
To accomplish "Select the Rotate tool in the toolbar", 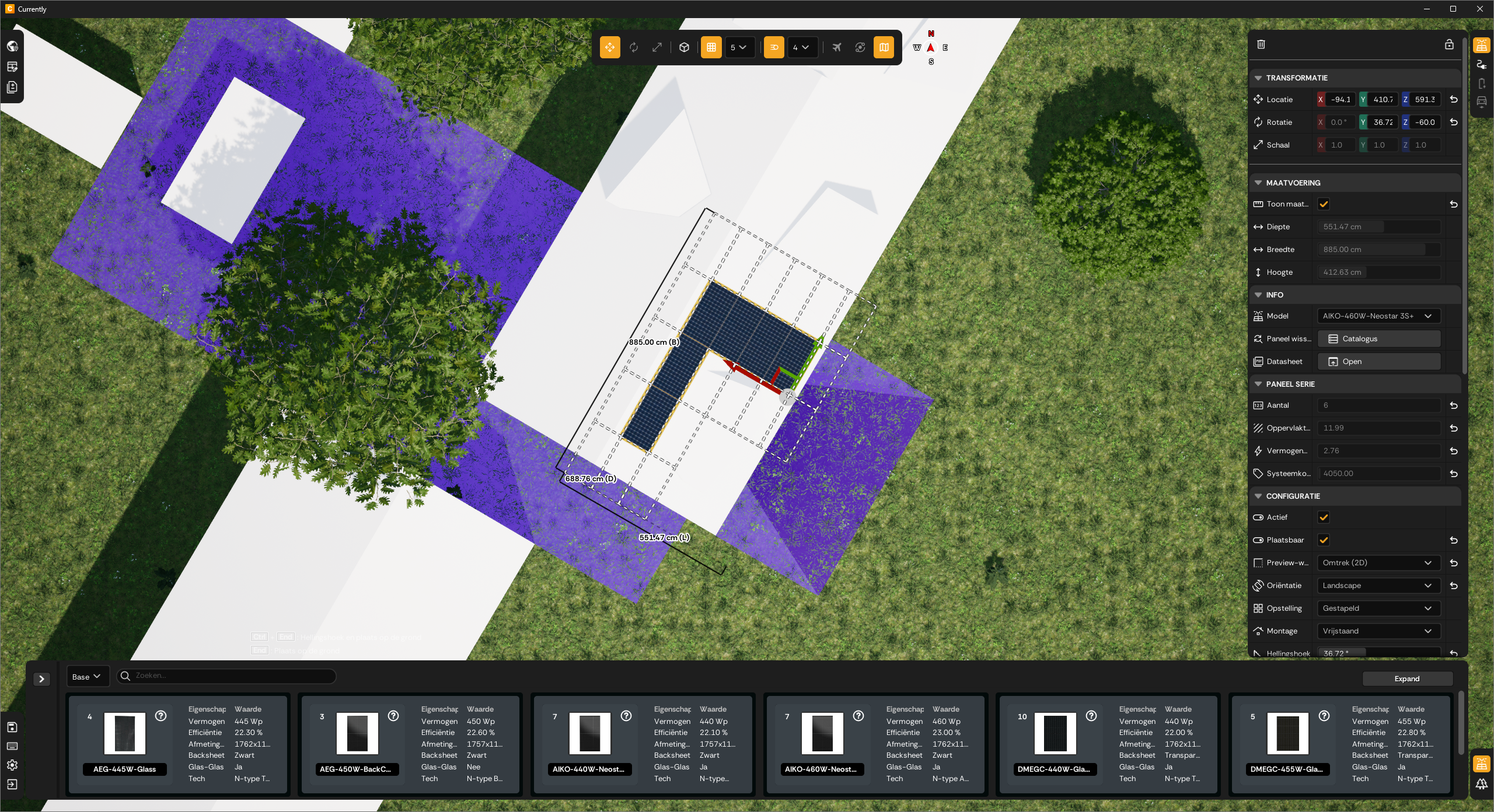I will 633,47.
